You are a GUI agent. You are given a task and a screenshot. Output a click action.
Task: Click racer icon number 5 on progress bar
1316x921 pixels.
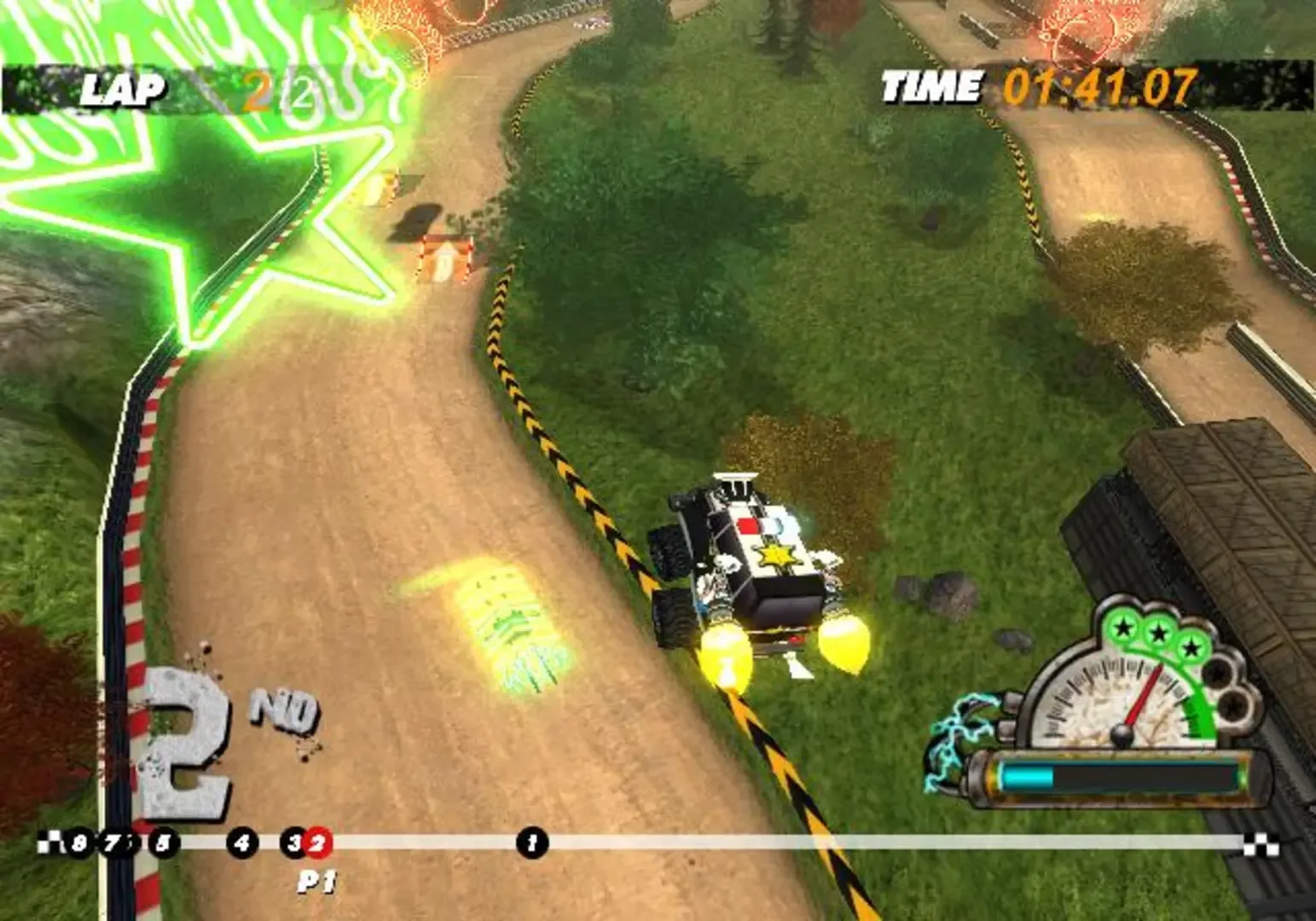point(162,843)
